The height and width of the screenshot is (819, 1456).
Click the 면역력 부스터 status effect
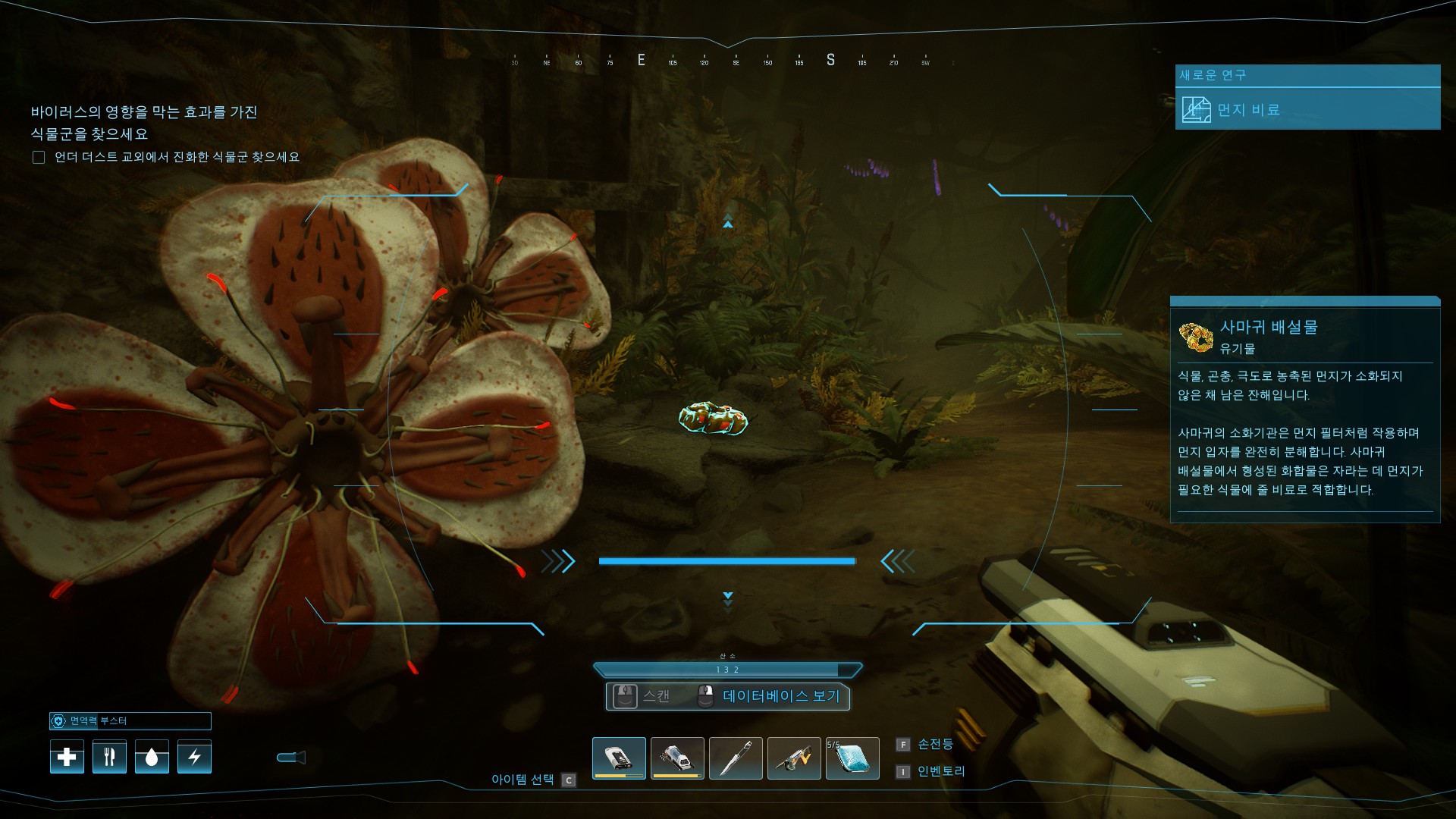(130, 720)
